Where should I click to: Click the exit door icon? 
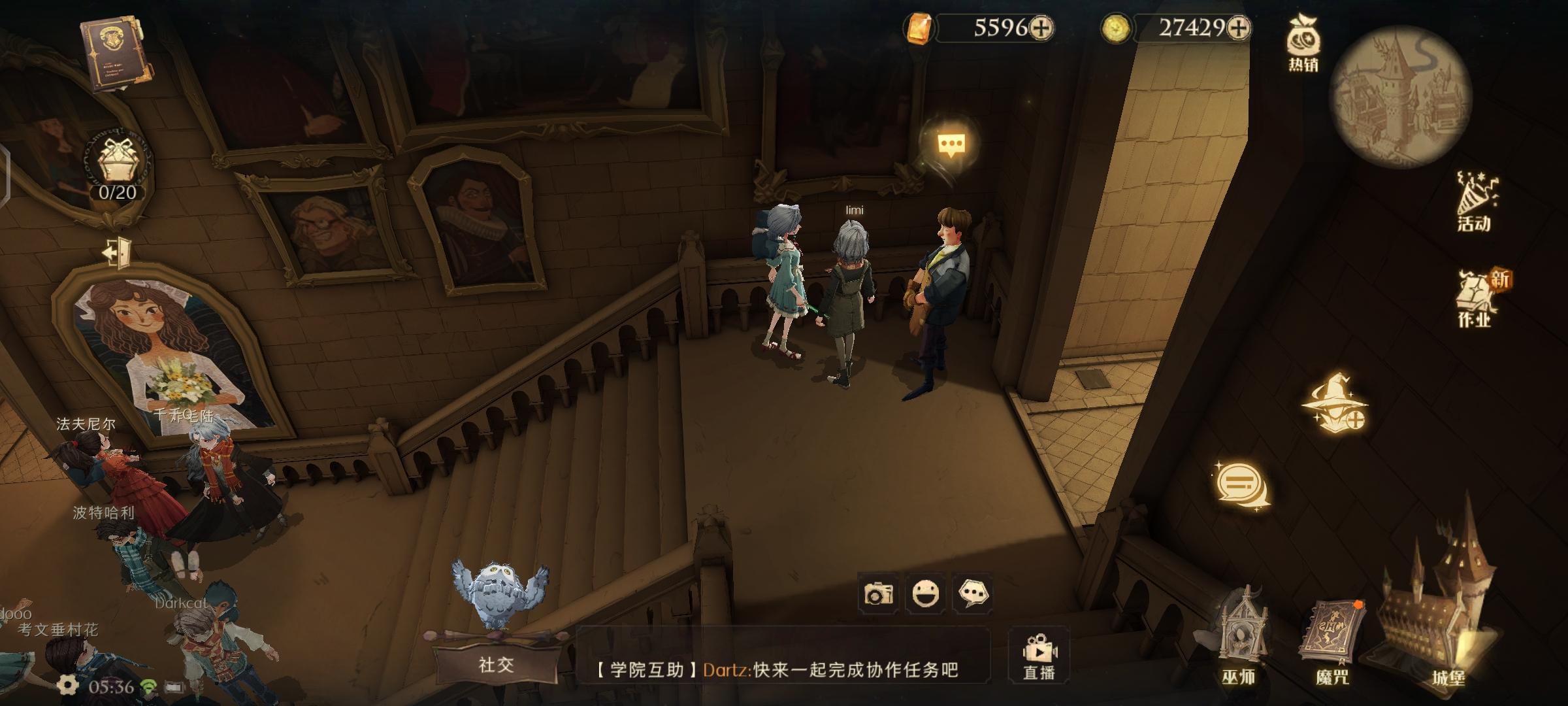118,252
